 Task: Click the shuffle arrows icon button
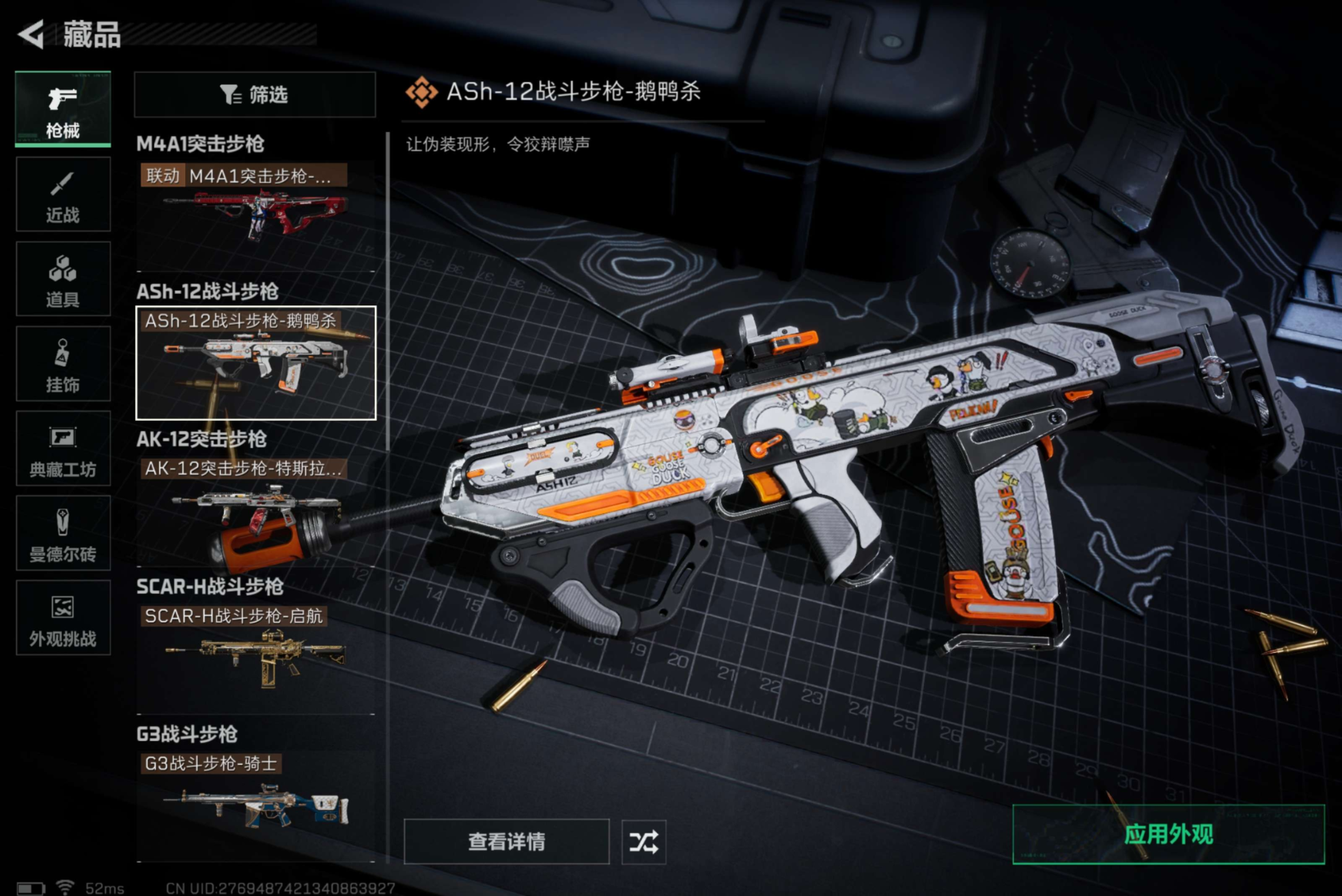point(643,841)
